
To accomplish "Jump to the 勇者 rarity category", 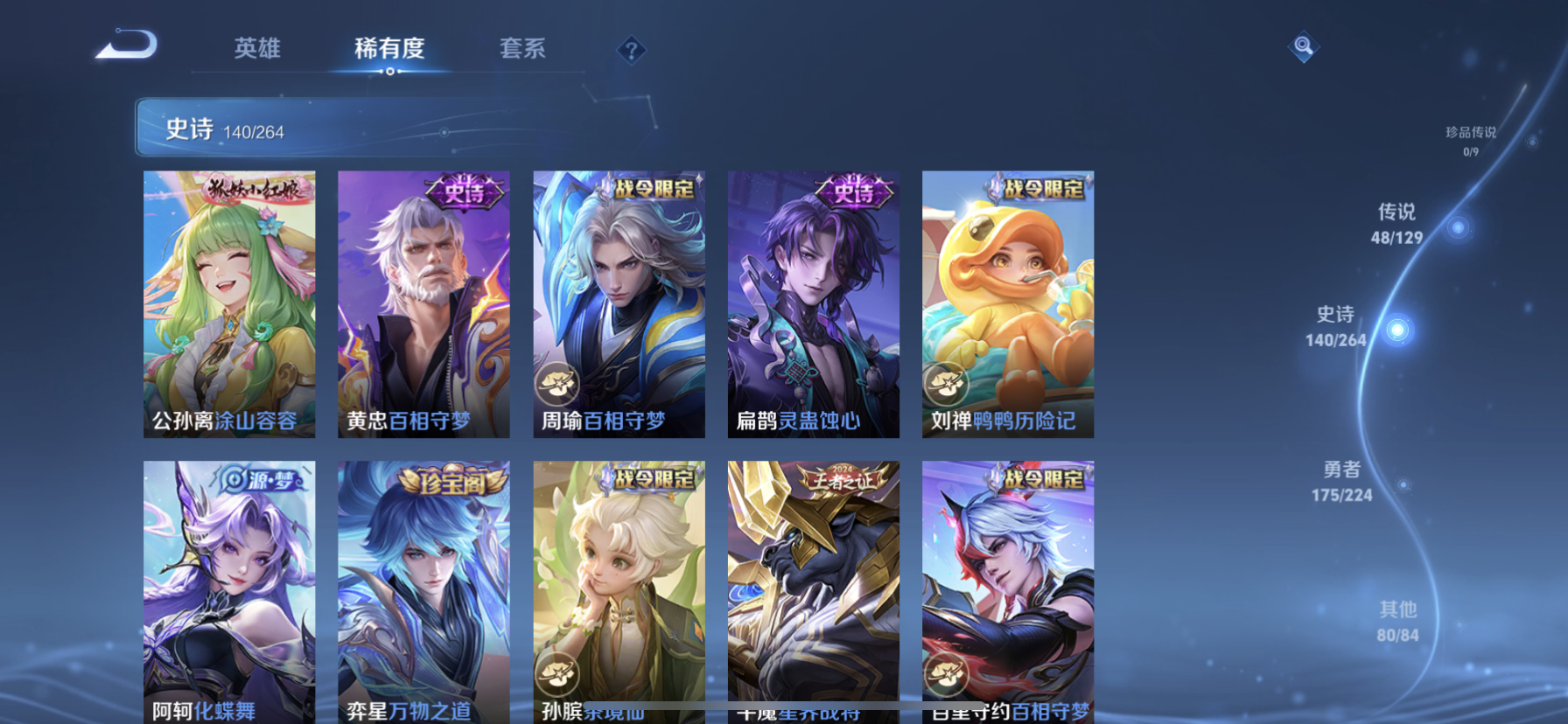I will coord(1341,481).
